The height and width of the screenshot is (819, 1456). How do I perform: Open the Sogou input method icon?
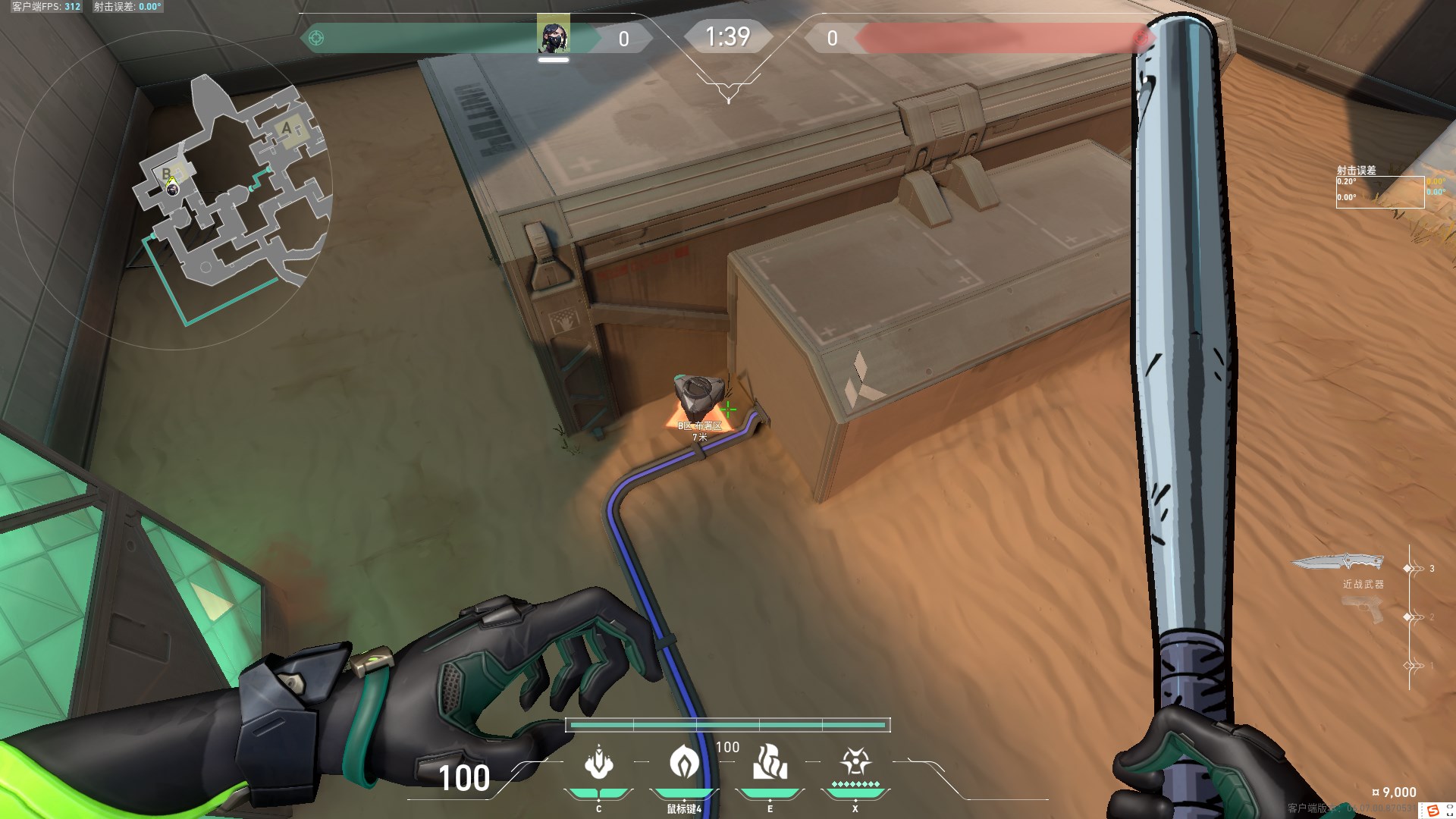tap(1432, 811)
